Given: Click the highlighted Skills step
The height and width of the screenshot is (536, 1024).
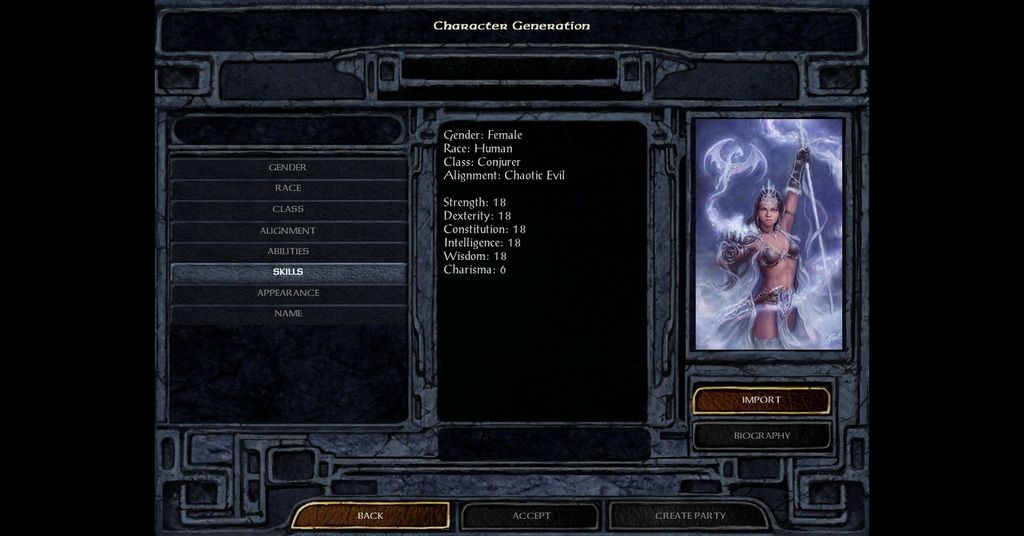Looking at the screenshot, I should [x=288, y=272].
